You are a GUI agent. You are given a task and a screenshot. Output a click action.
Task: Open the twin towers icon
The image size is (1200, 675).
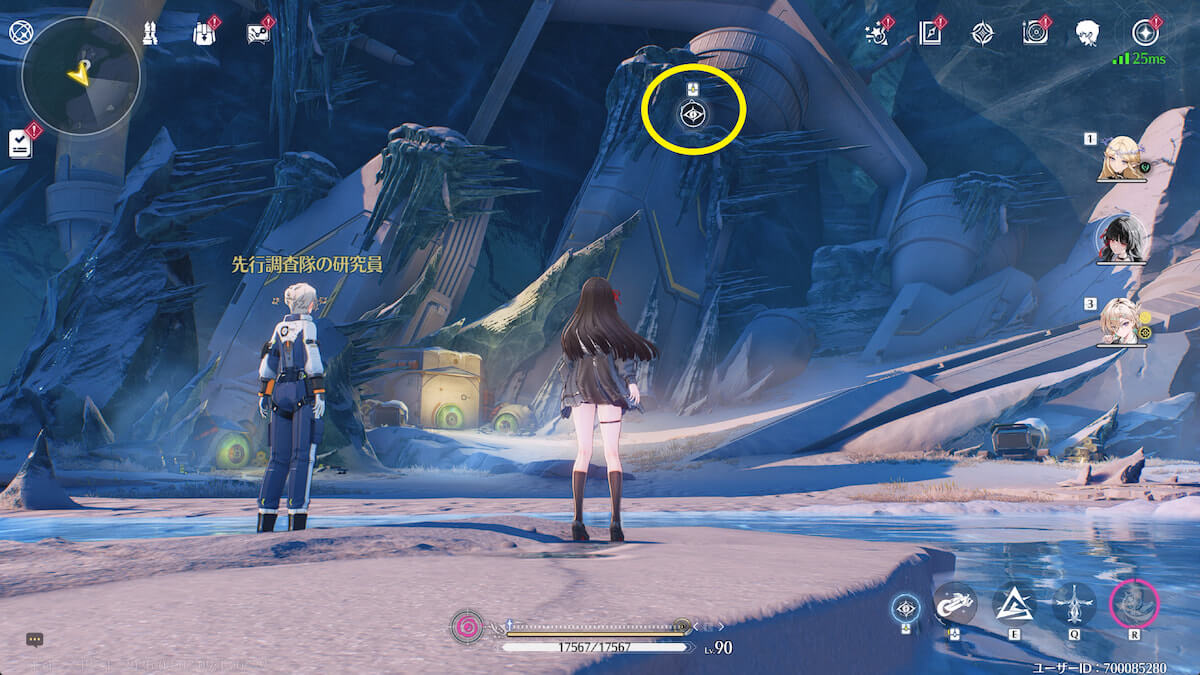click(150, 33)
